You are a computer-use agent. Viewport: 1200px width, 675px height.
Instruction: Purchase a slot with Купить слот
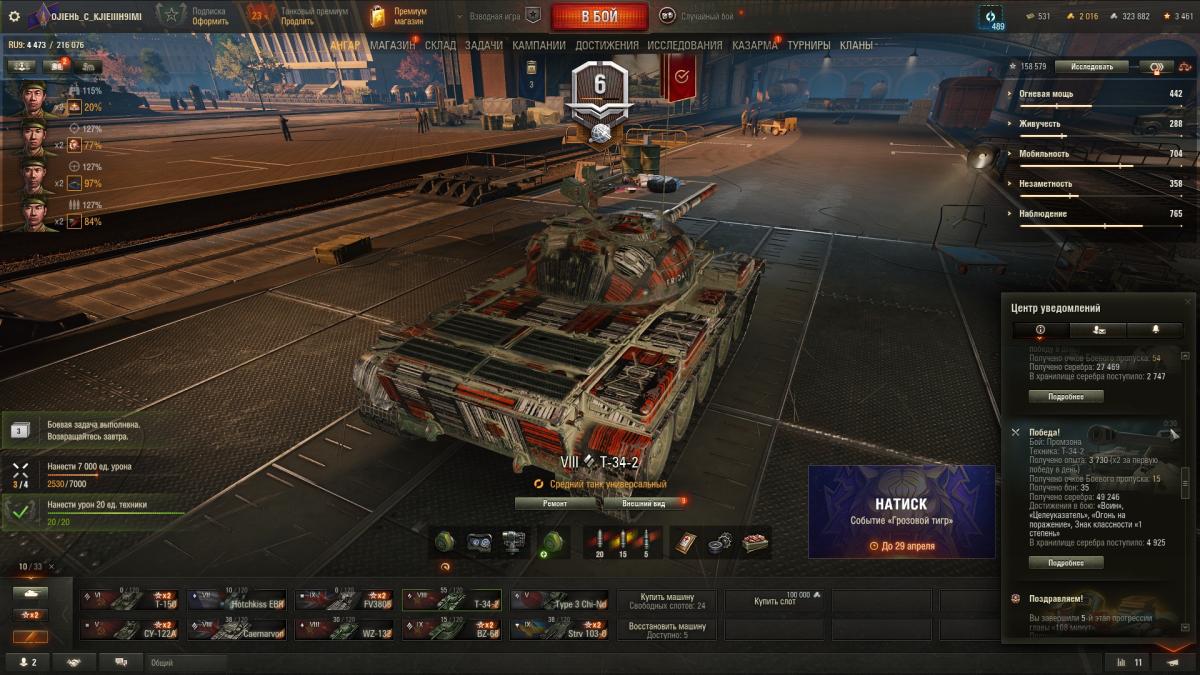(x=774, y=600)
